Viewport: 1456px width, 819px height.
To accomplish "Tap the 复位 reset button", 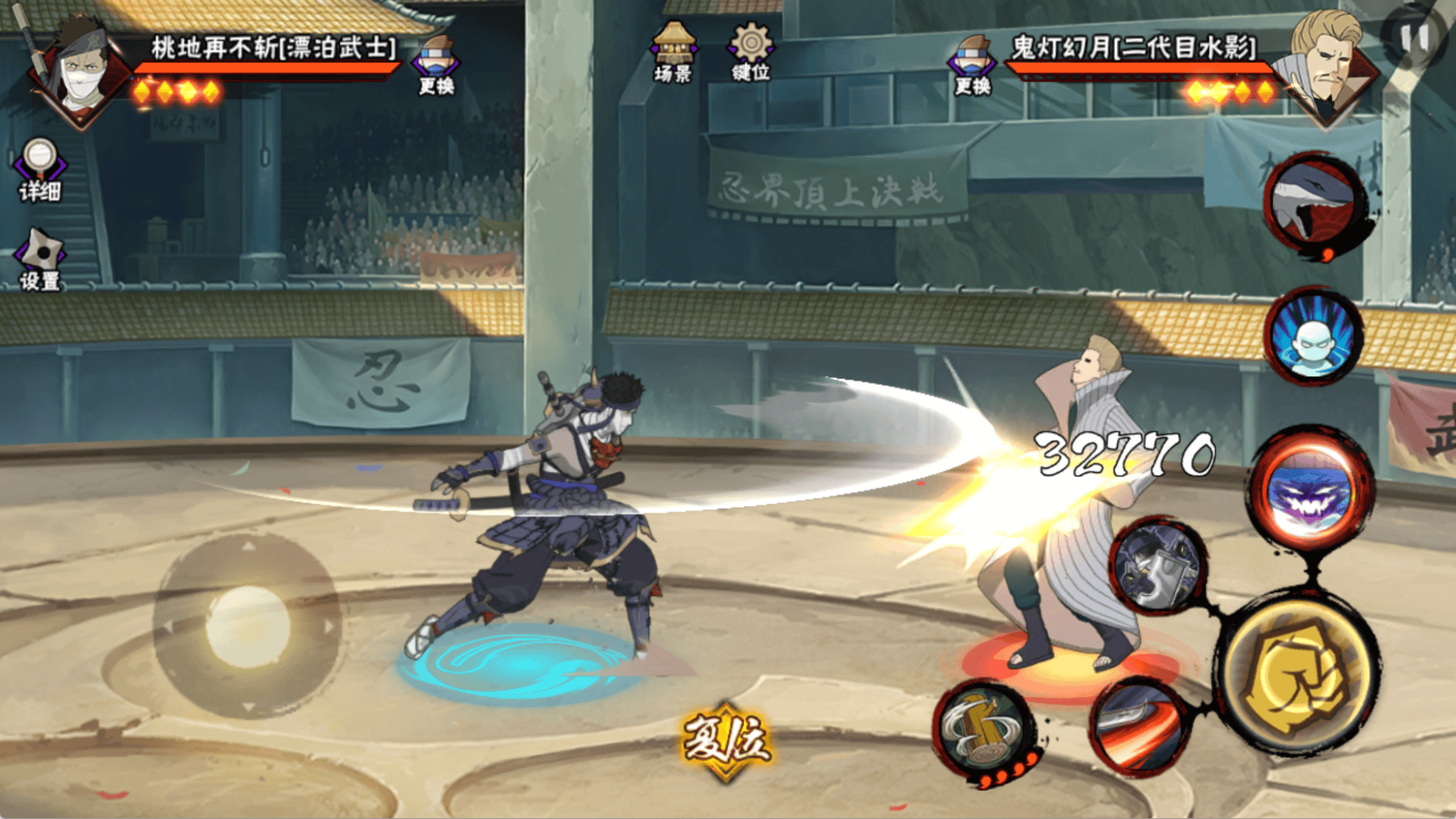I will click(726, 741).
